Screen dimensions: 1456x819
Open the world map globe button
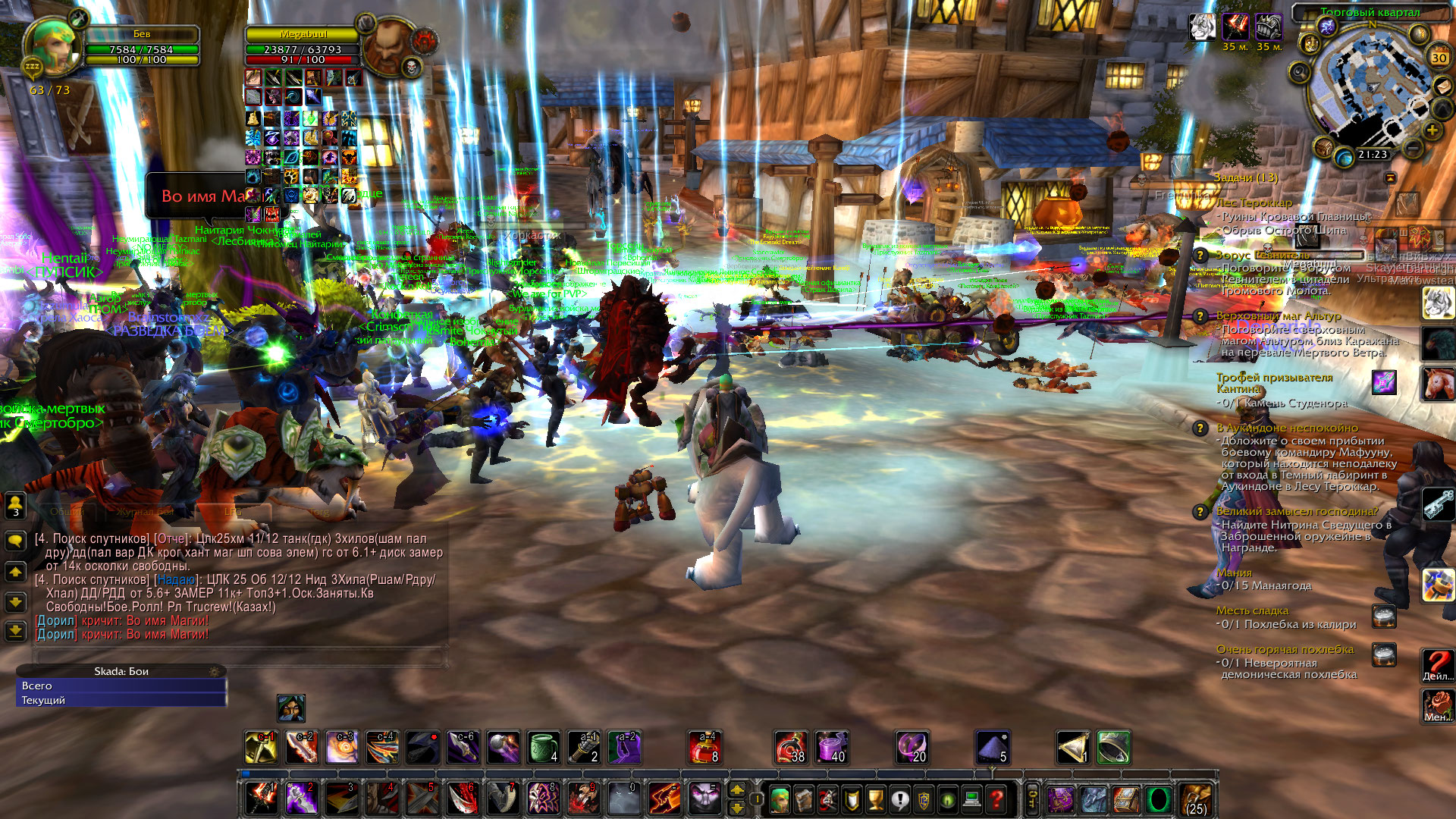pos(1344,158)
